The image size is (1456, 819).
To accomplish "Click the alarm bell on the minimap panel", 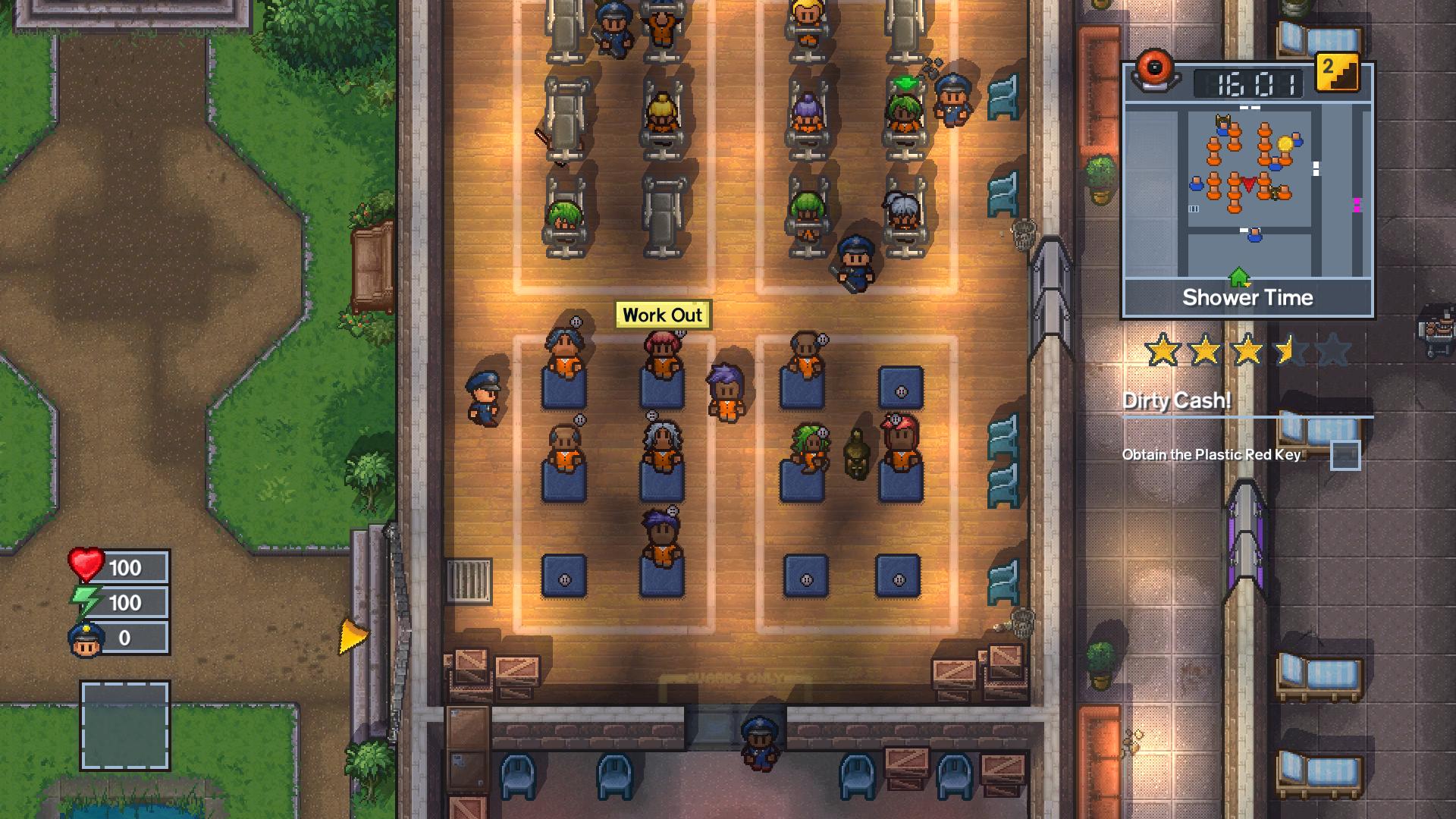I will point(1154,74).
